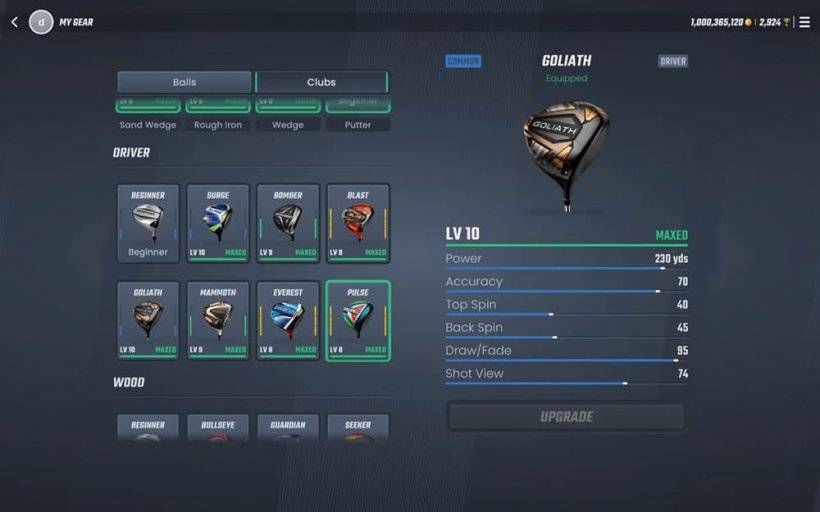Pick the Pulse driver card

pos(358,320)
